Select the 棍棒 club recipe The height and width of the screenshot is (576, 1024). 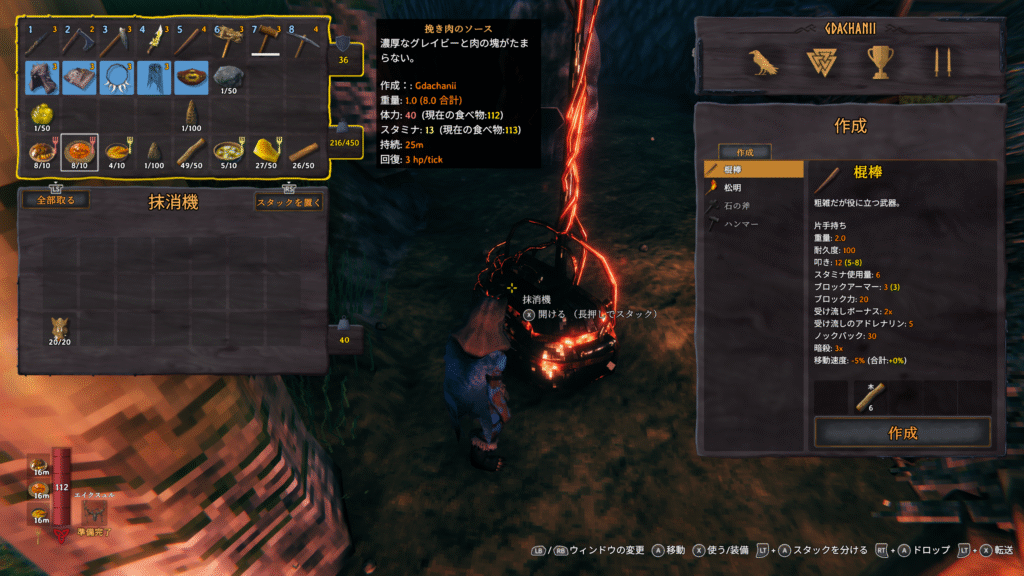753,170
